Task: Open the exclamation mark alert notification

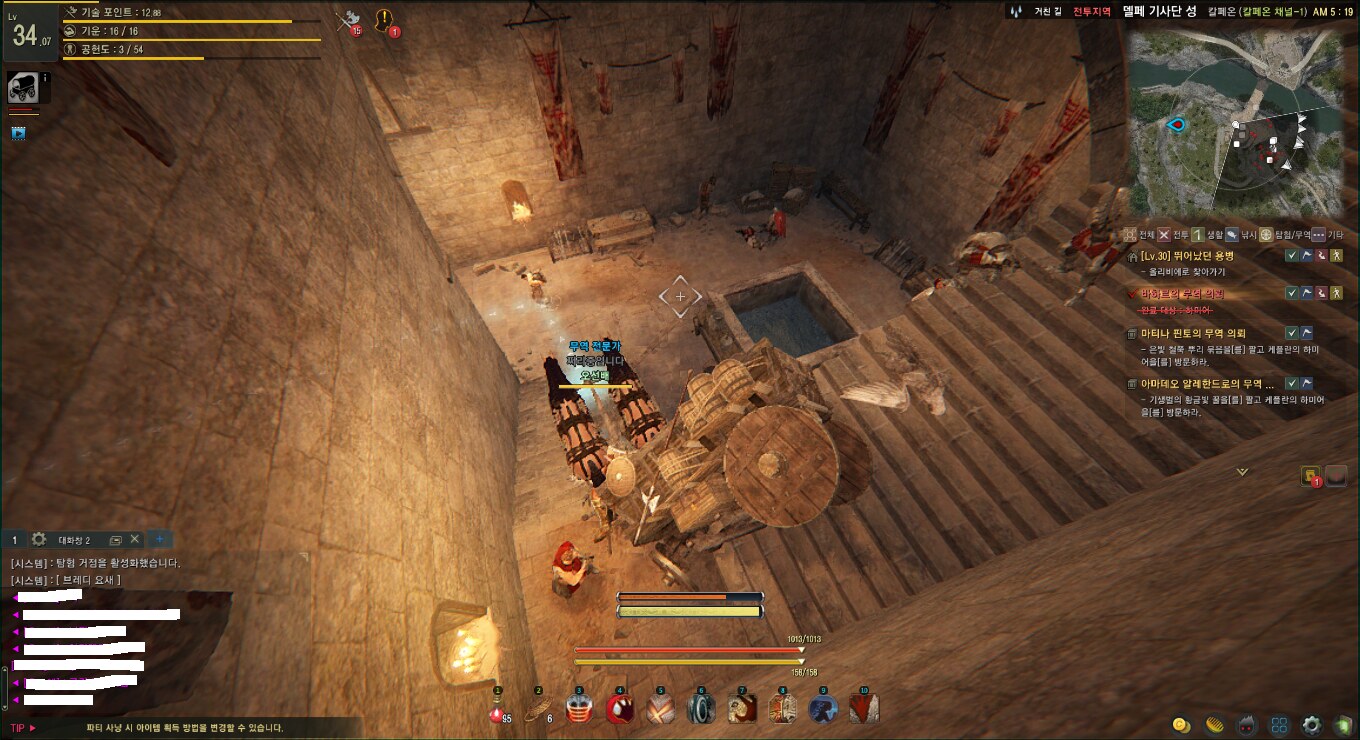Action: tap(384, 20)
